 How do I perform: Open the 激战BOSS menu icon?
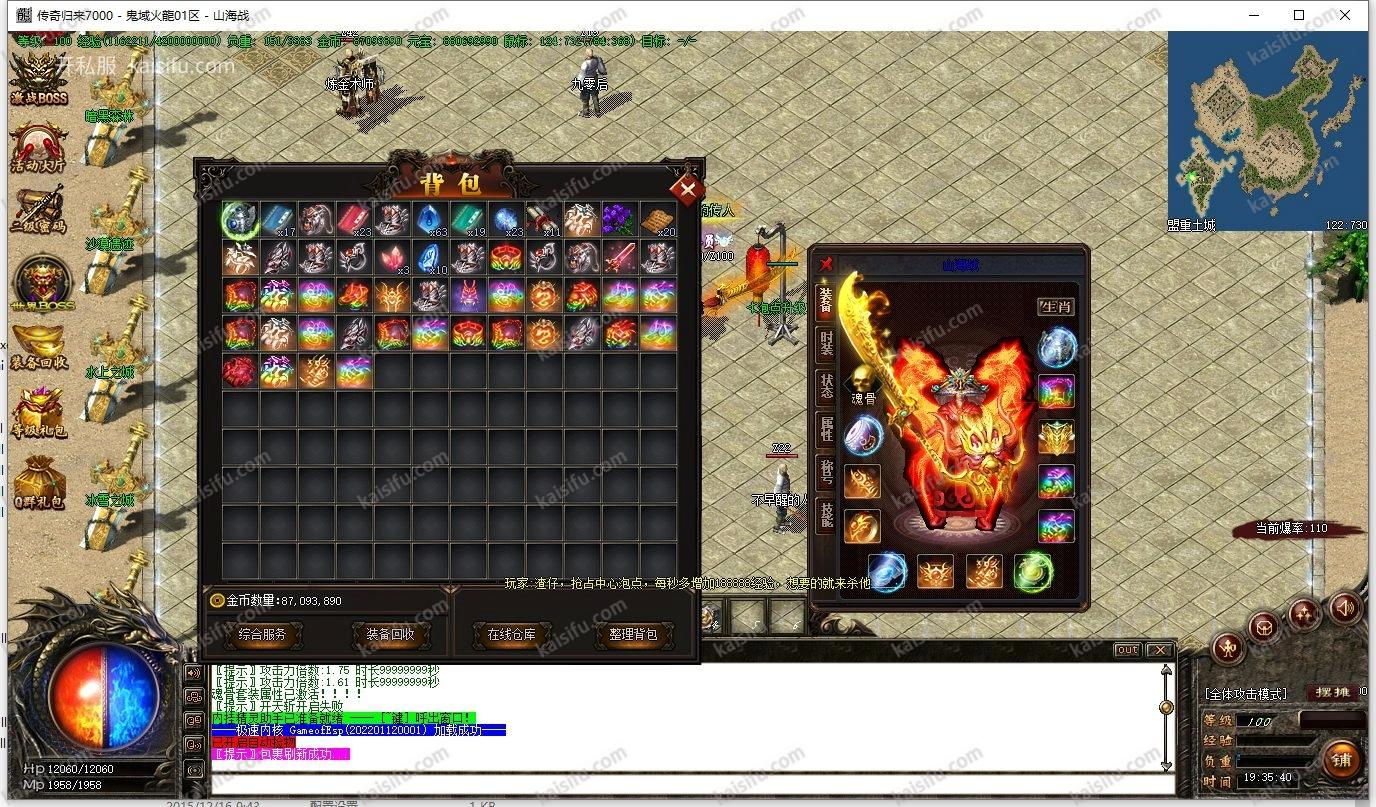(x=40, y=78)
